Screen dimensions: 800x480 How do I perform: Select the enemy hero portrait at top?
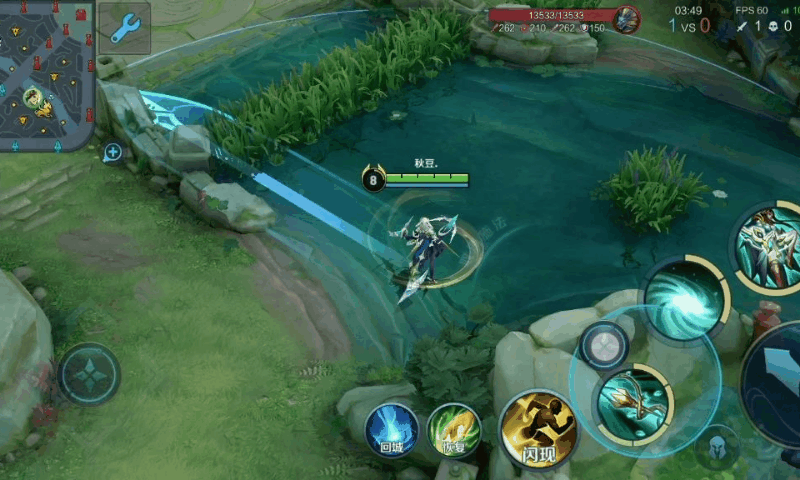[627, 19]
